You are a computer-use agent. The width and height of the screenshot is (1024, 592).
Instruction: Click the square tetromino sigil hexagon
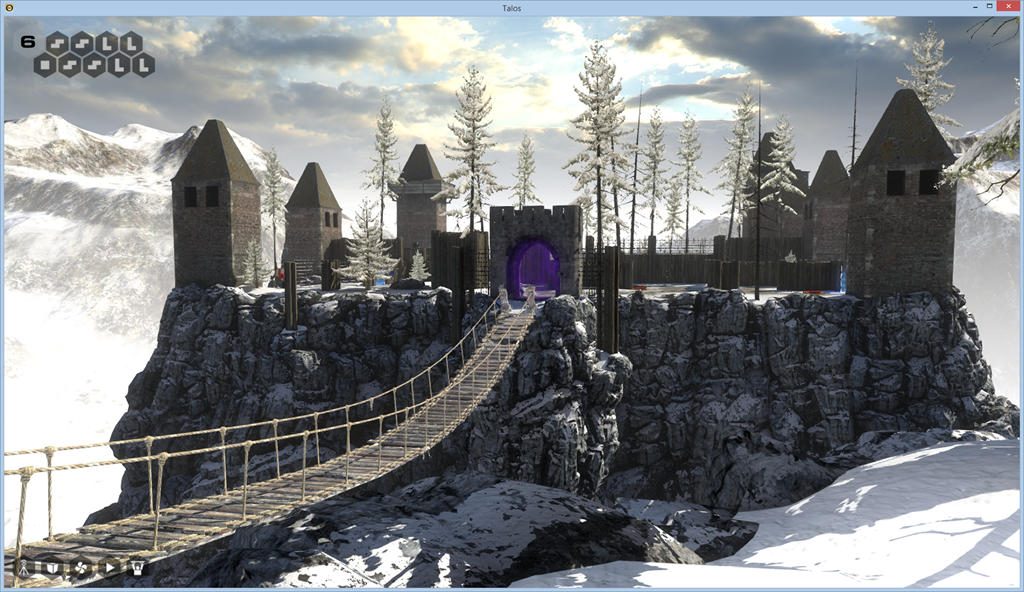point(45,65)
